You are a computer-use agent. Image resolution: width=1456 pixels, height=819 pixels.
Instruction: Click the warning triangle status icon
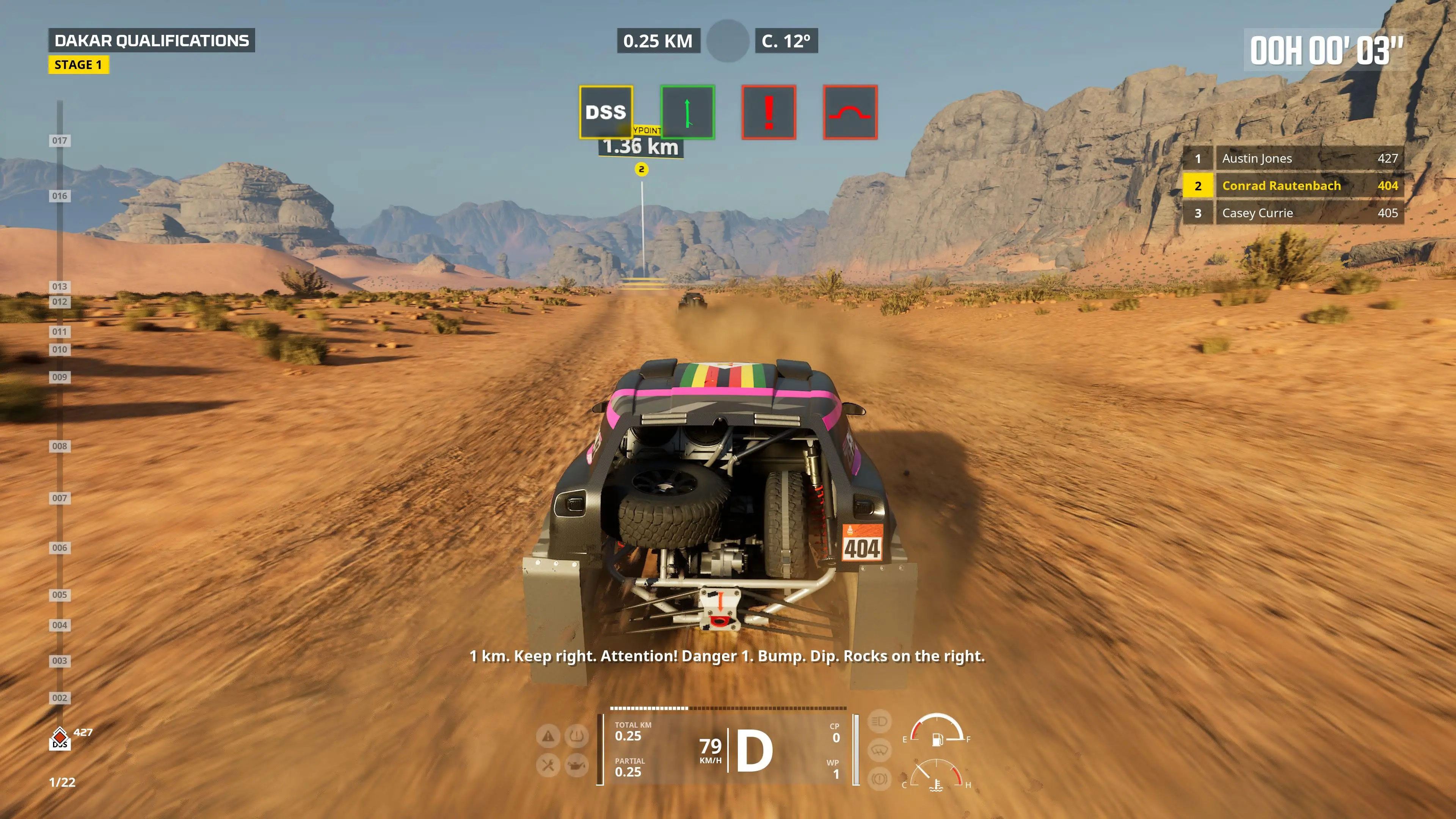coord(548,736)
